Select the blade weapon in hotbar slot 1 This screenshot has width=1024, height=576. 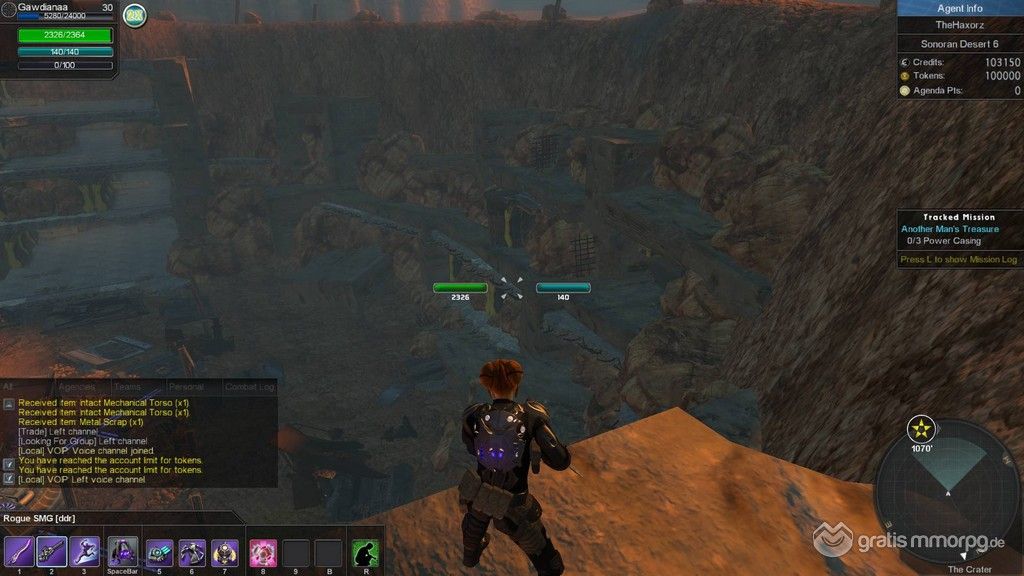(19, 551)
